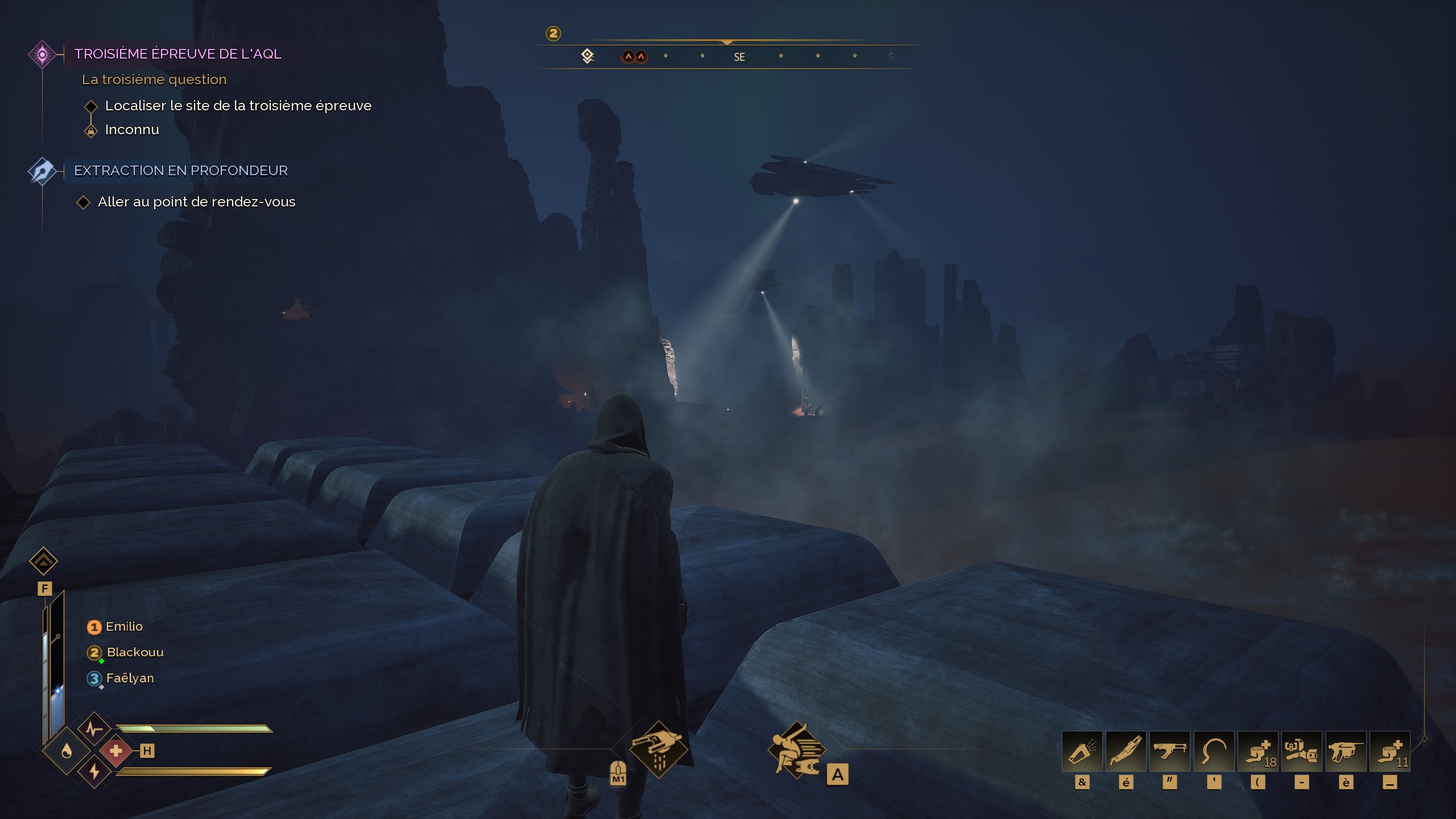1456x819 pixels.
Task: Use the bandage stack of 18
Action: (x=1258, y=751)
